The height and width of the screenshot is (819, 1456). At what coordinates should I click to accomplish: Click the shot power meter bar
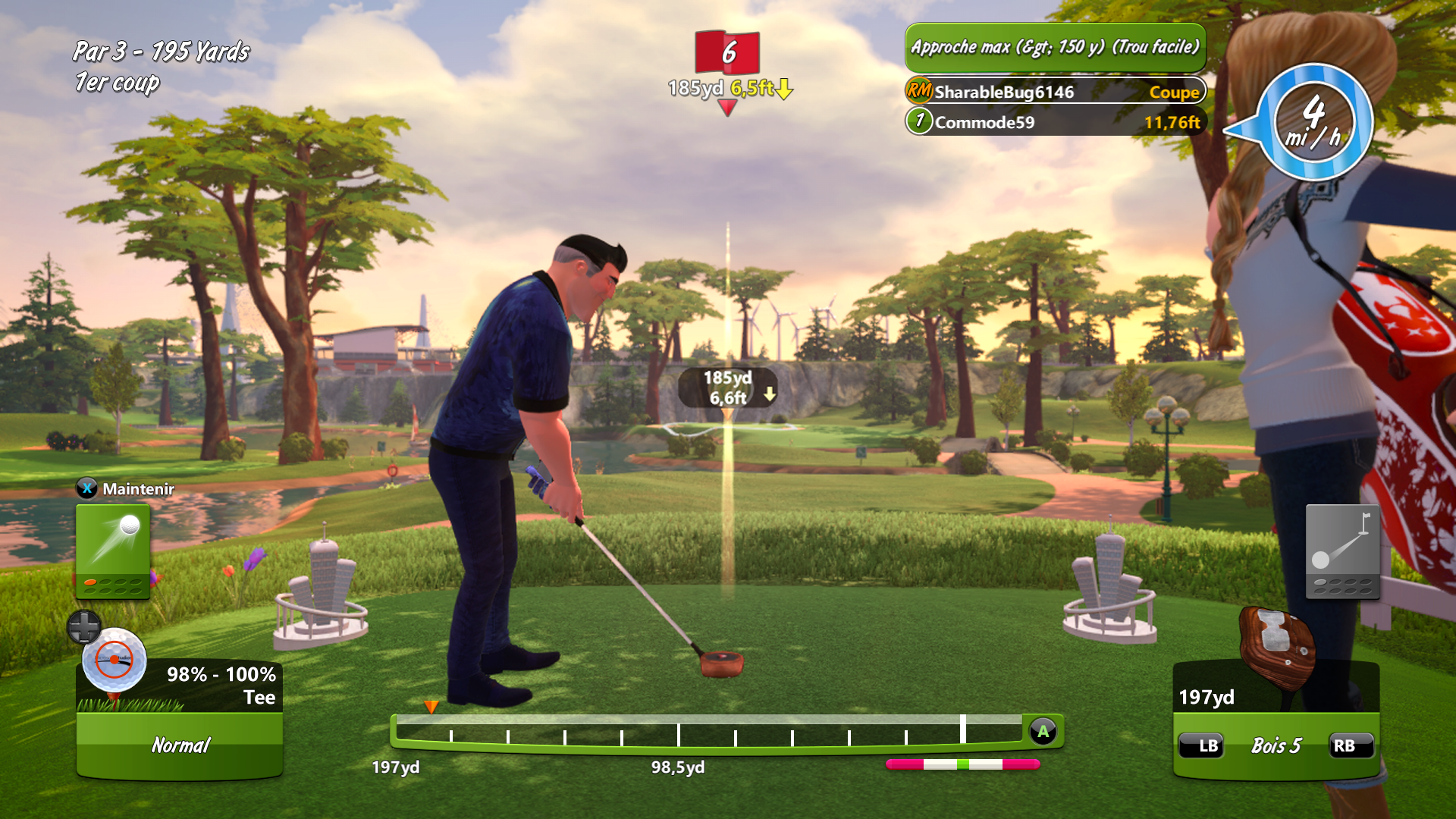click(709, 732)
